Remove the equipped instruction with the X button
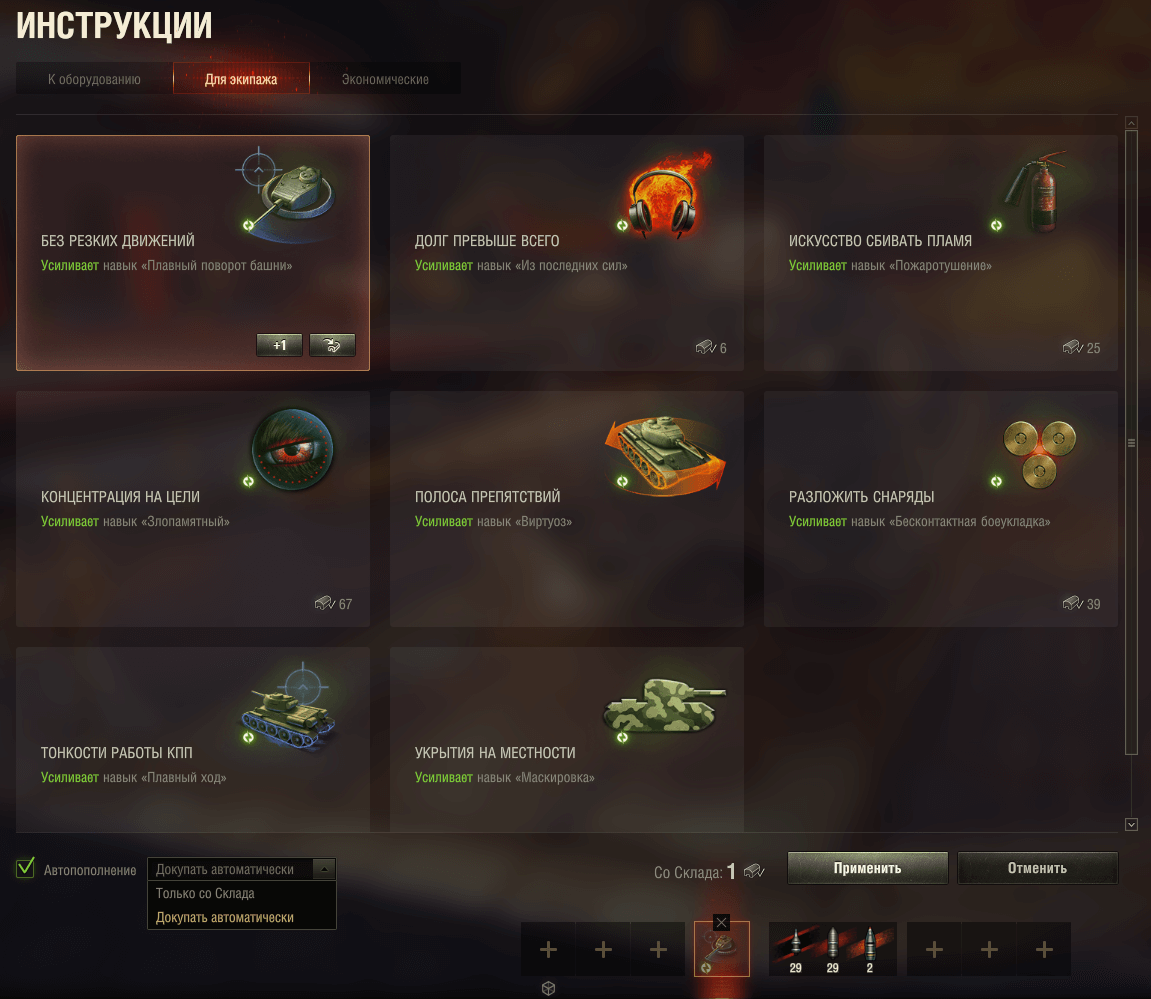Screen dimensions: 1151x999 point(722,922)
